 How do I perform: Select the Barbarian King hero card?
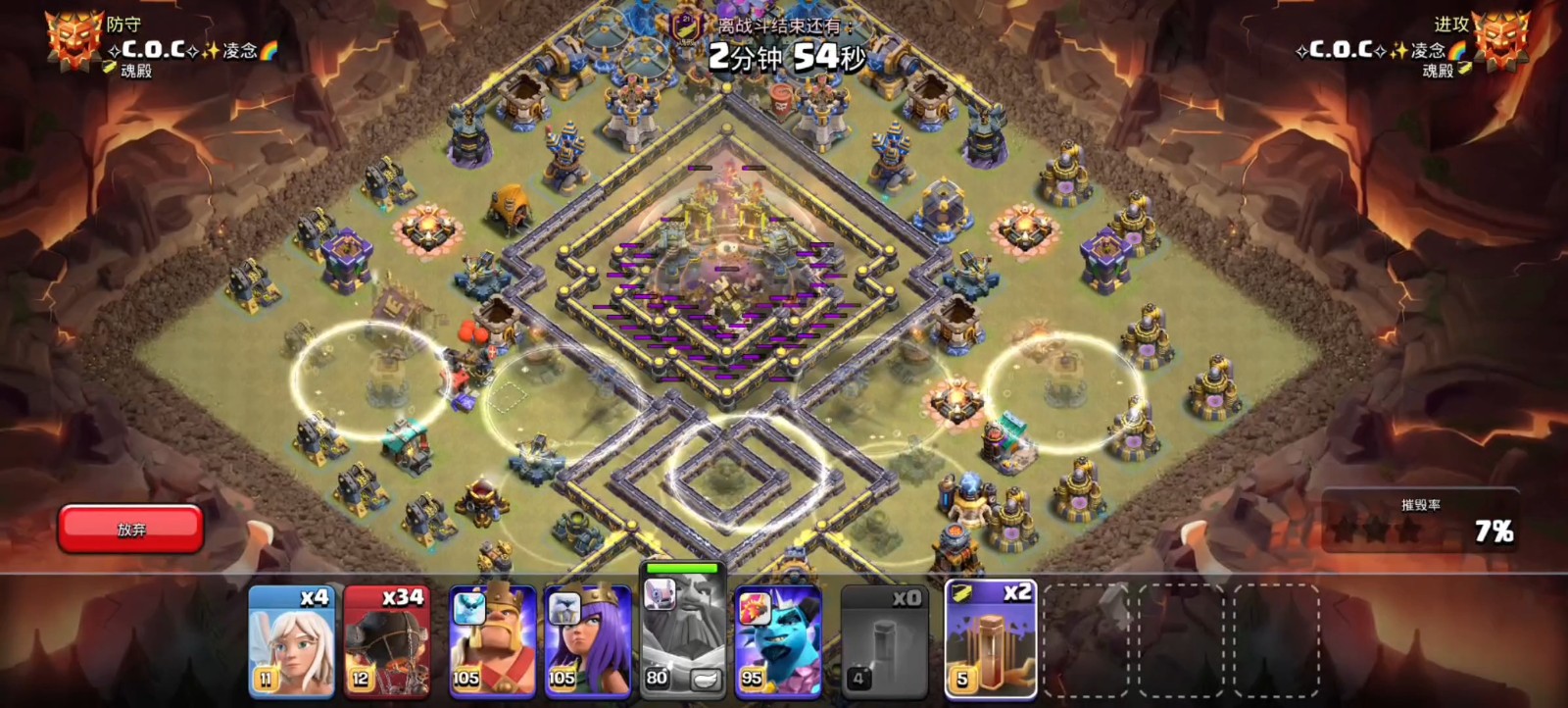pyautogui.click(x=492, y=641)
